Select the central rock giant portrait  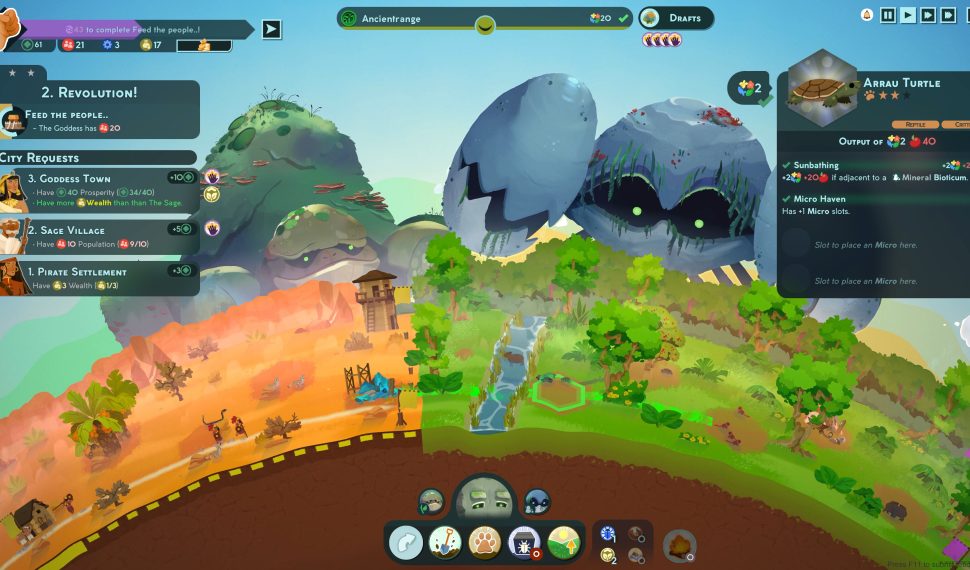(x=485, y=498)
